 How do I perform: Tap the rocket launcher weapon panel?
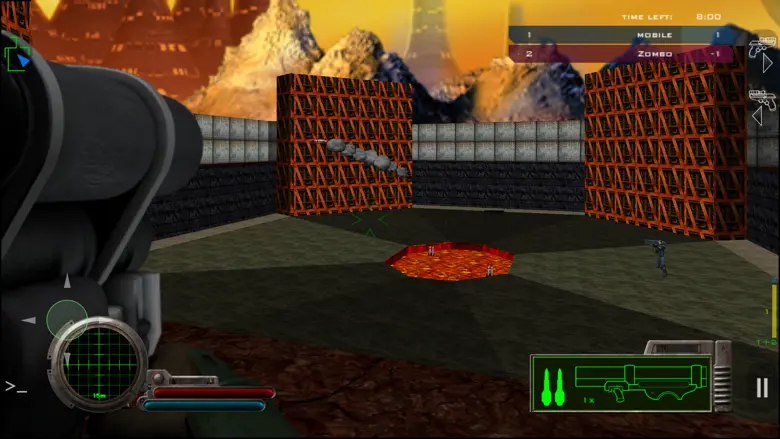point(621,383)
